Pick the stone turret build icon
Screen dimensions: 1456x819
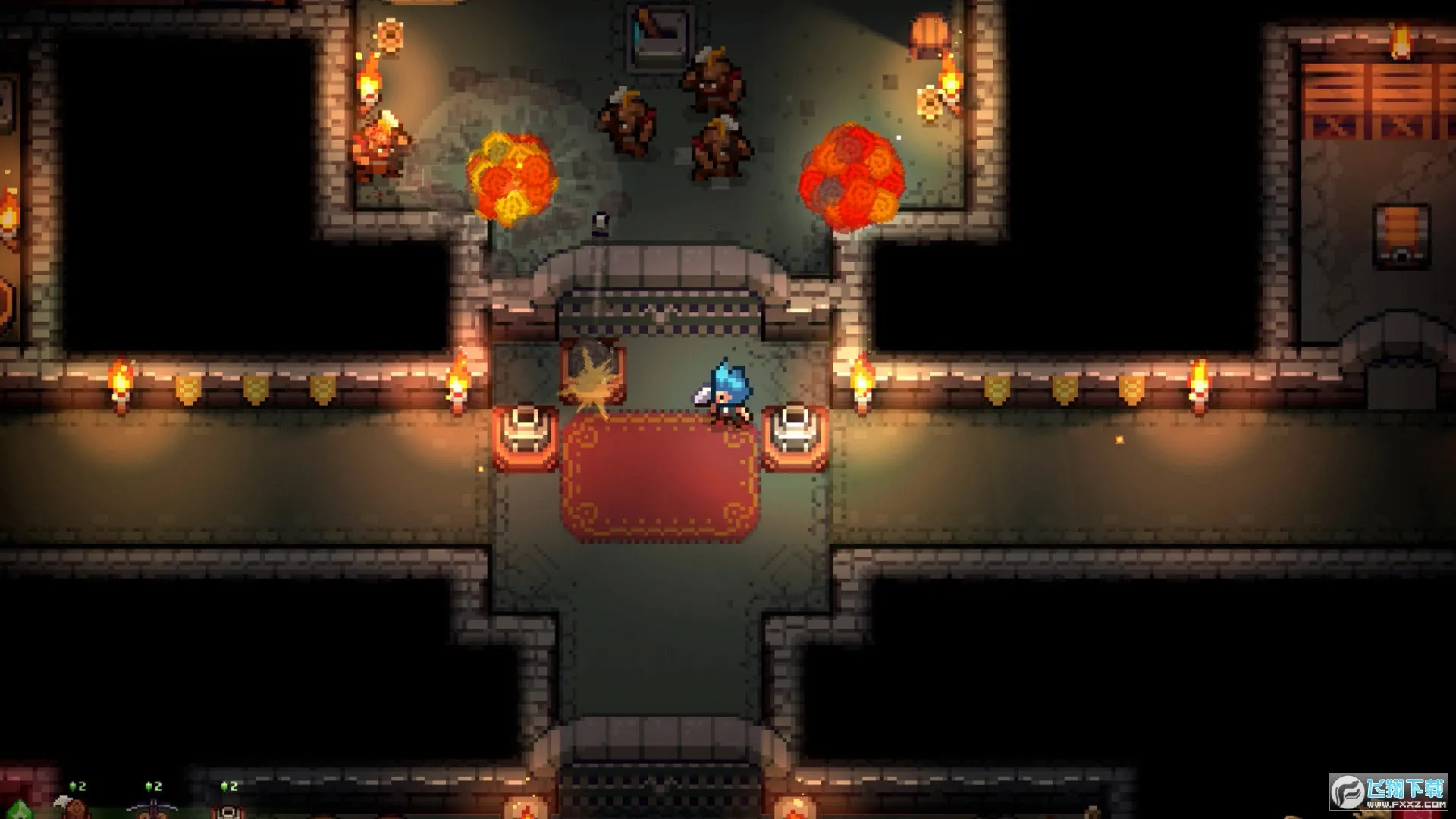pyautogui.click(x=227, y=810)
